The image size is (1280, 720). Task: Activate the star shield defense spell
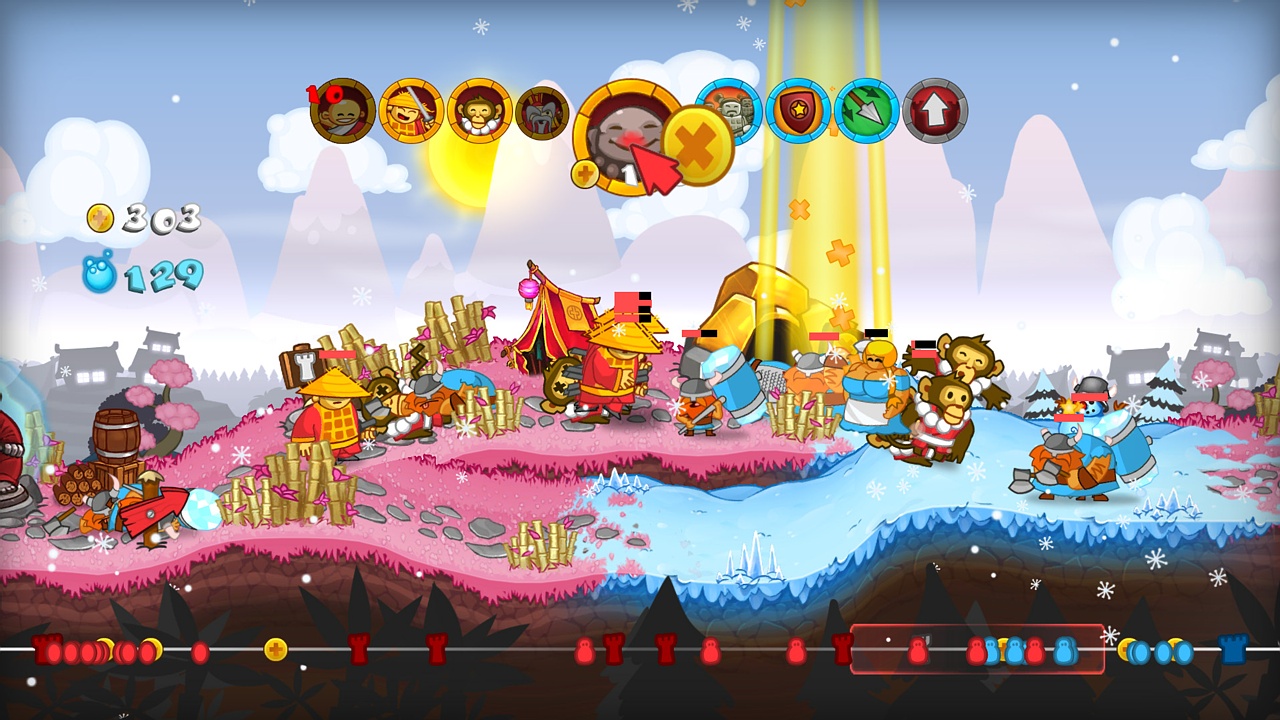pos(797,113)
